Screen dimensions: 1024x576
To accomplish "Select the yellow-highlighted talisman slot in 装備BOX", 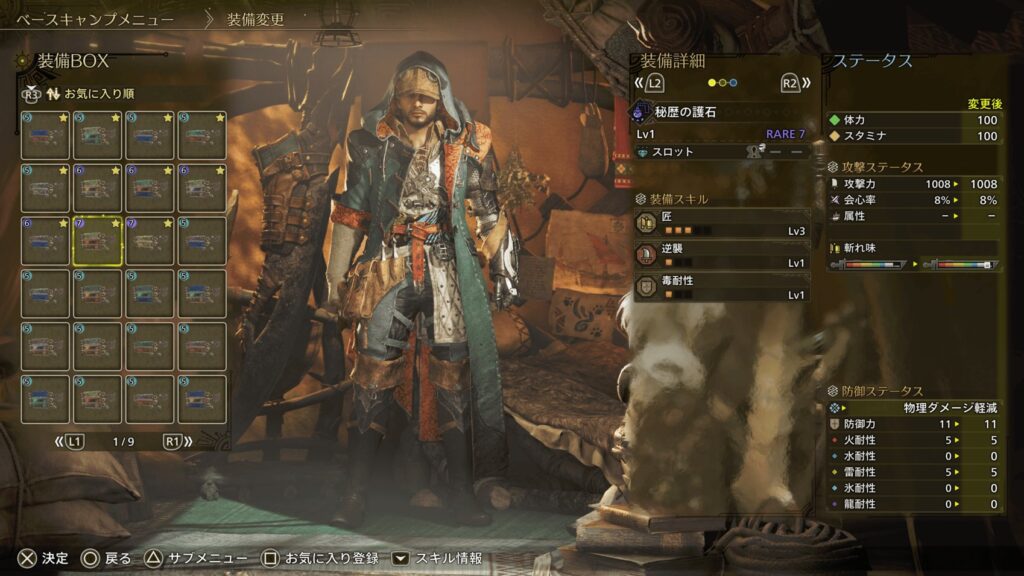I will 98,240.
